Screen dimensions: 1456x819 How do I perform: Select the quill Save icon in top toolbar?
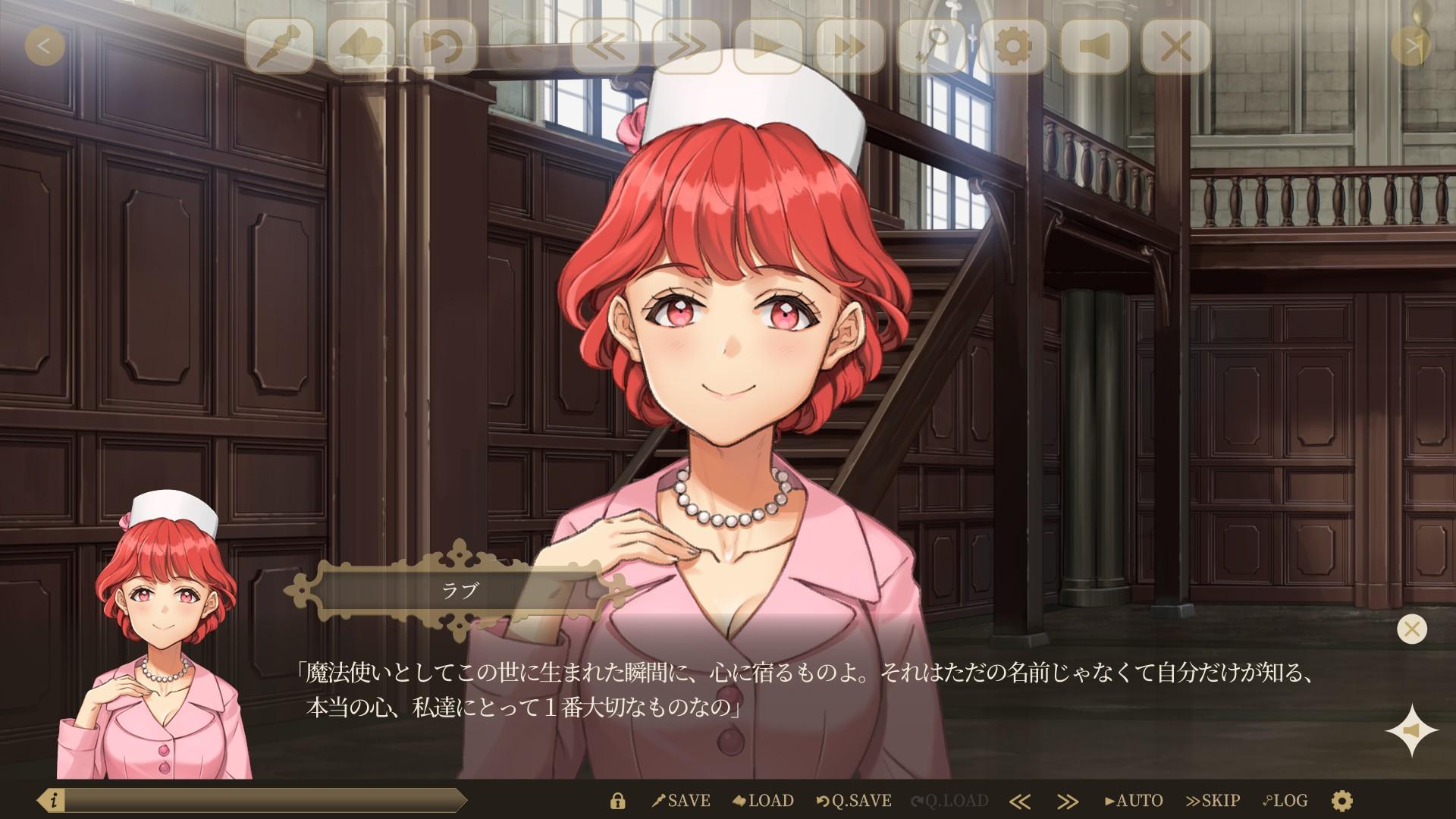tap(281, 47)
